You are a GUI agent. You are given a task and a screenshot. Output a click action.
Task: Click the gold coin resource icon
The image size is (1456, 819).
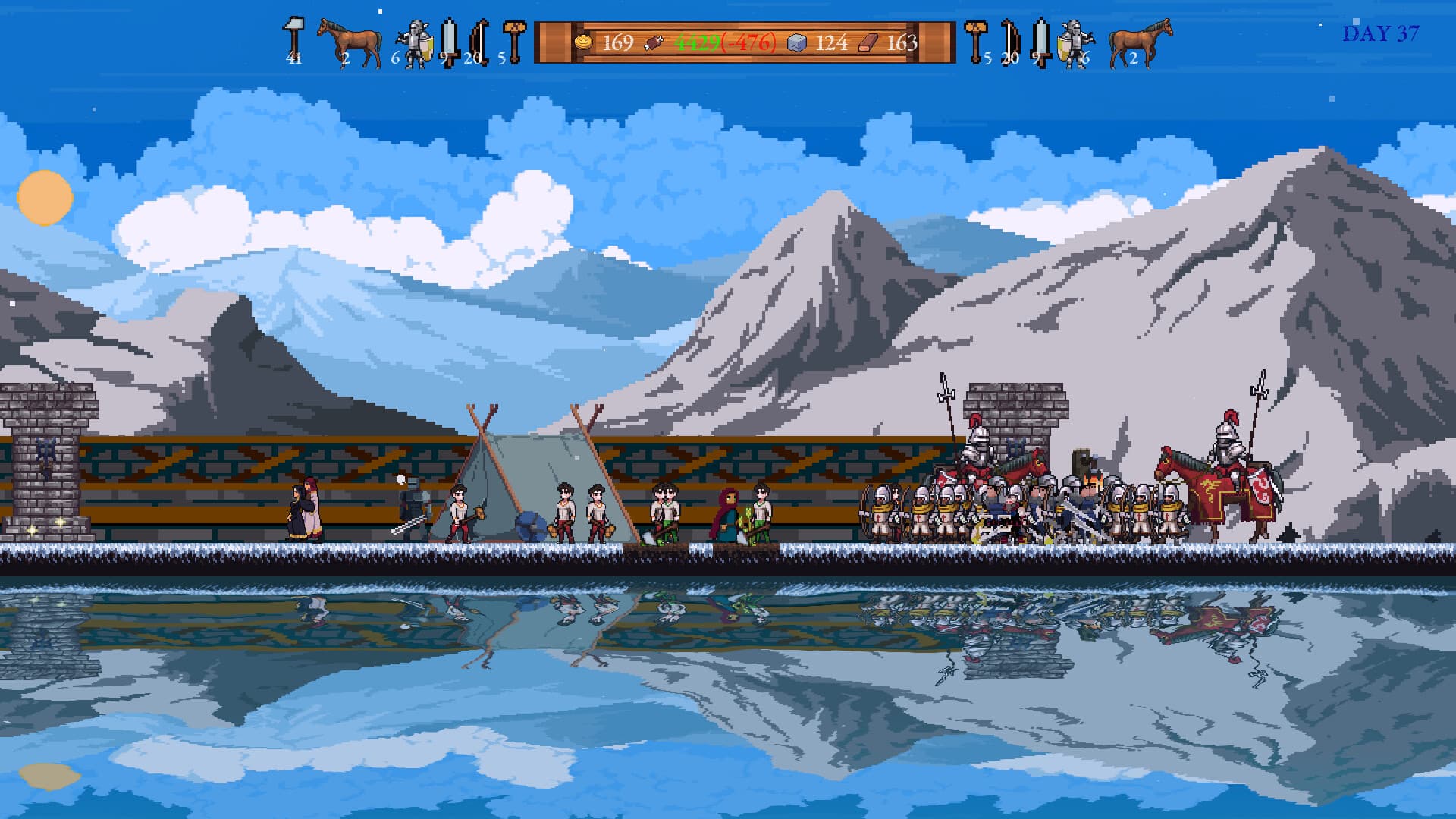[x=584, y=42]
